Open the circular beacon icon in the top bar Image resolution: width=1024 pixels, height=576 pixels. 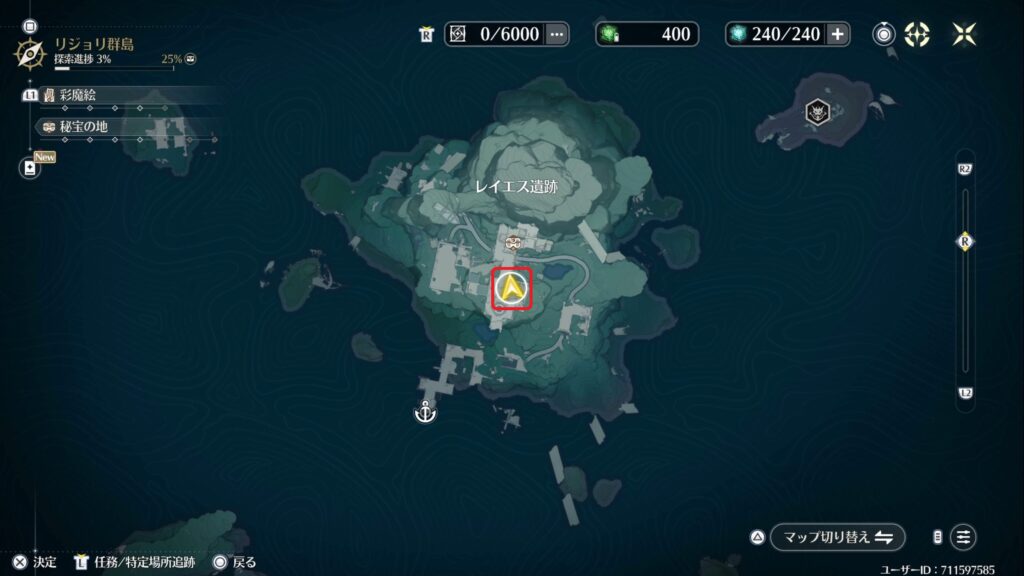884,34
